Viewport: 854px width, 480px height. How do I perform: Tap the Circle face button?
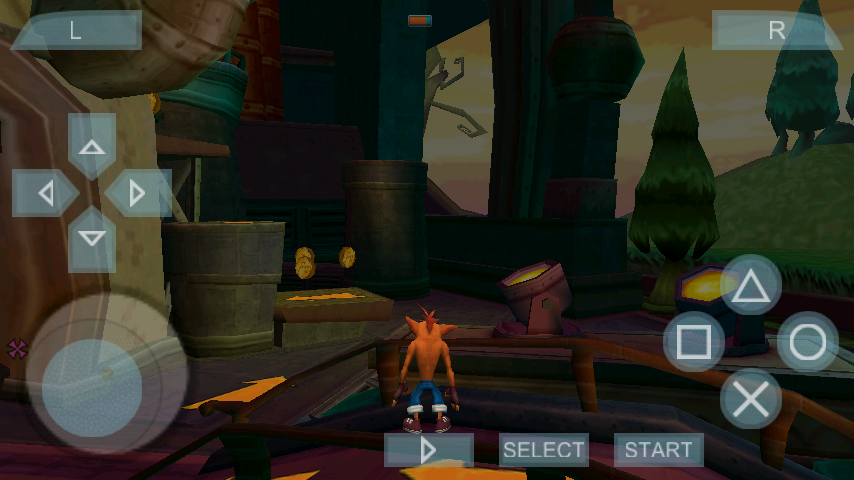tap(808, 343)
